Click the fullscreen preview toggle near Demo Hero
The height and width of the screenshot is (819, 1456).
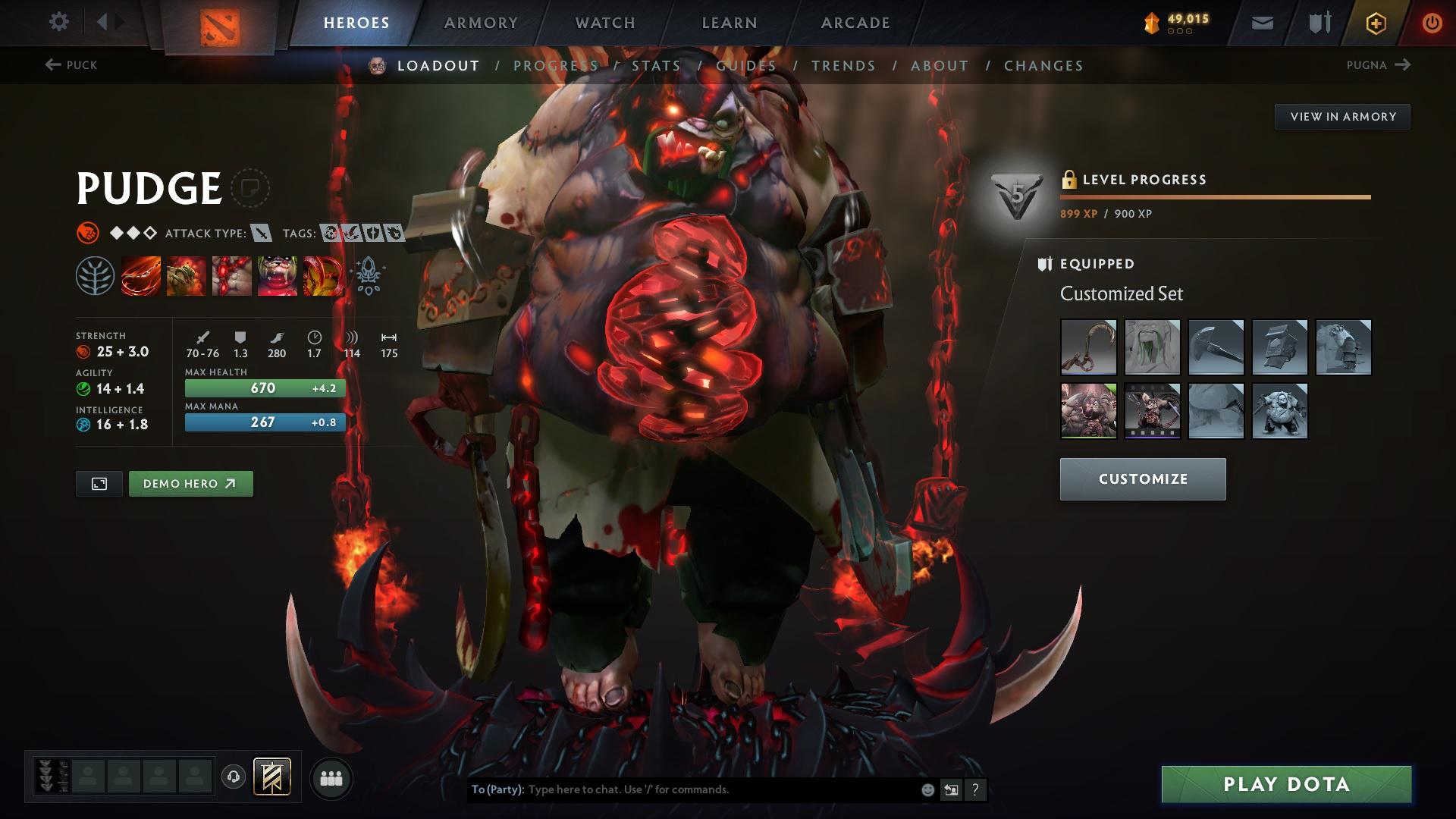pos(98,483)
